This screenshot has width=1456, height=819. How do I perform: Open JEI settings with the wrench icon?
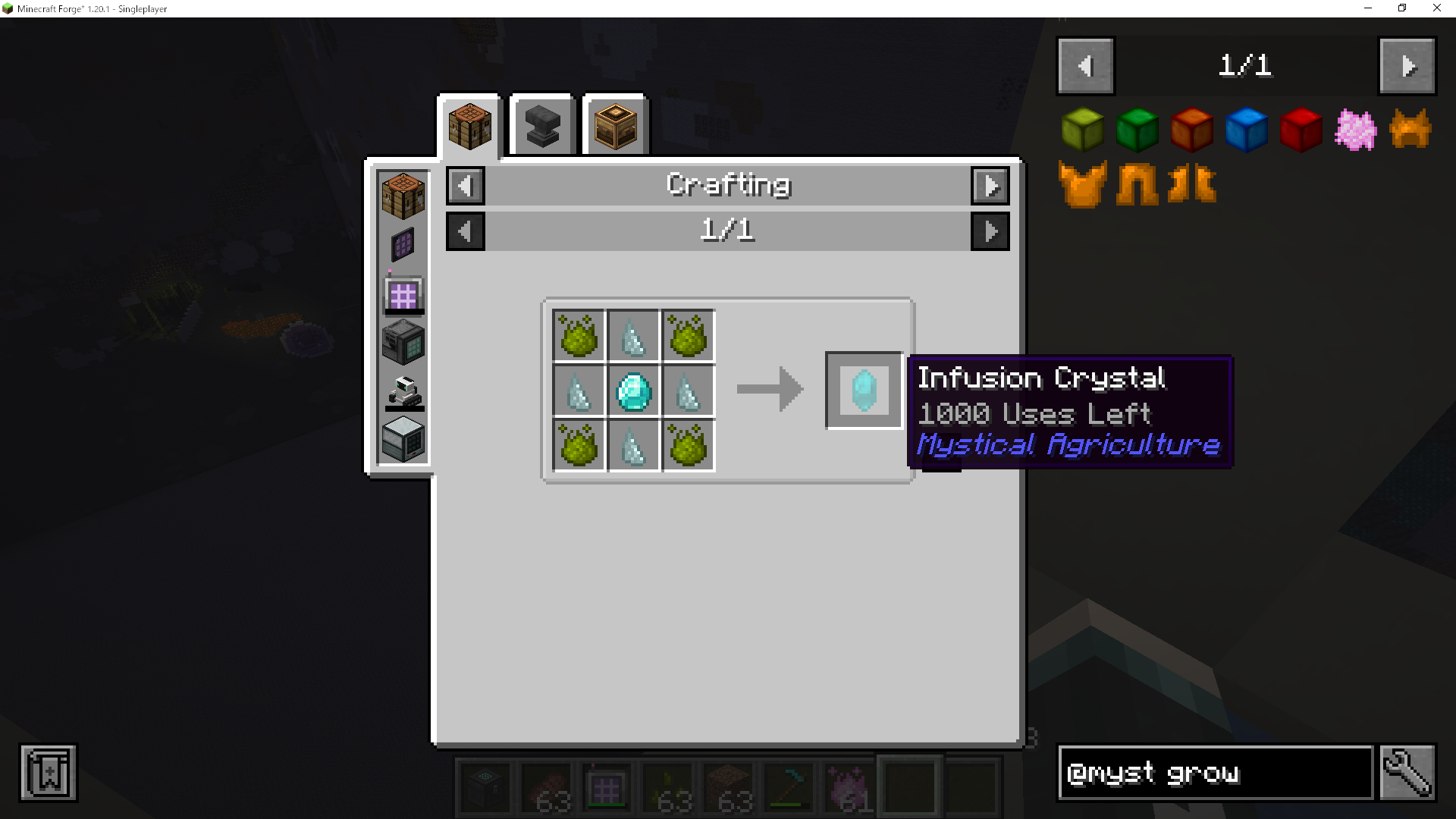(1410, 773)
